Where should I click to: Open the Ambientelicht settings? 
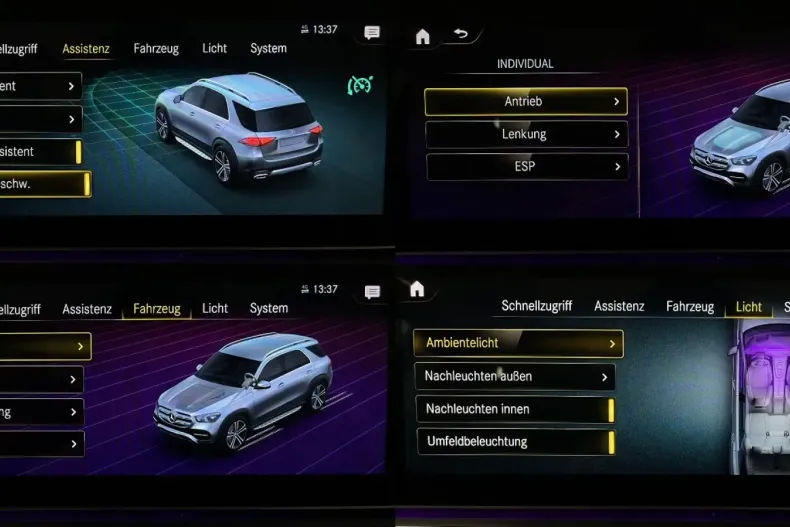(x=518, y=343)
